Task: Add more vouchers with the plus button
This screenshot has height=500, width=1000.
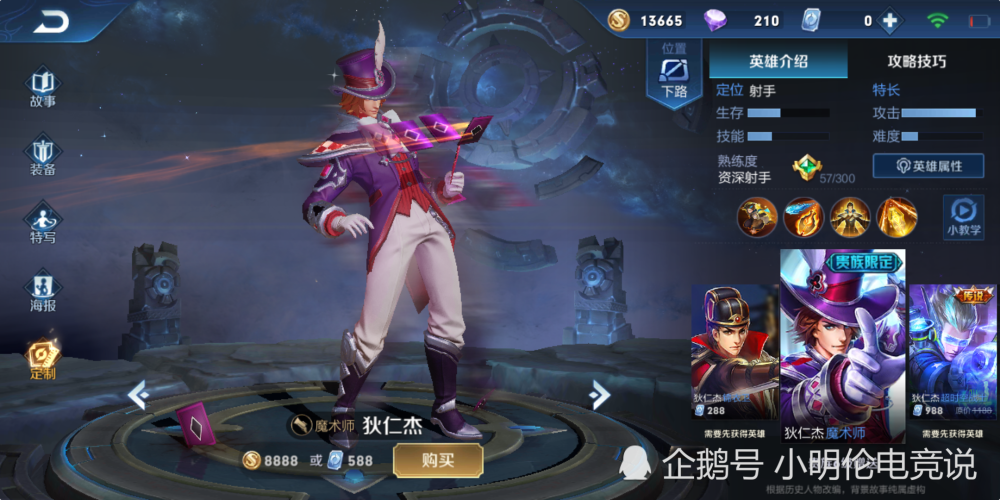Action: (888, 20)
